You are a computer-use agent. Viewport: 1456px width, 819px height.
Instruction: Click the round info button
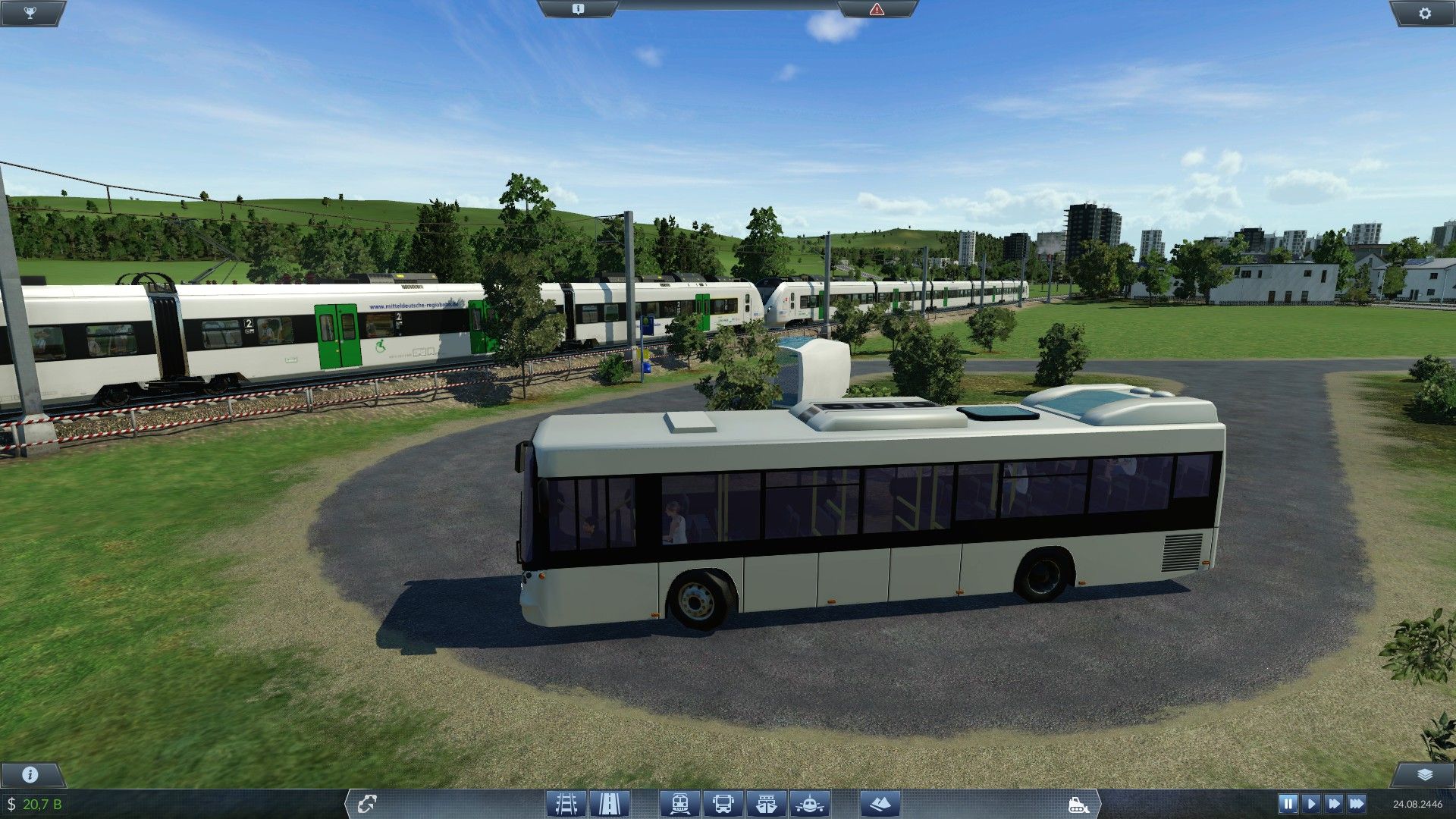[30, 774]
